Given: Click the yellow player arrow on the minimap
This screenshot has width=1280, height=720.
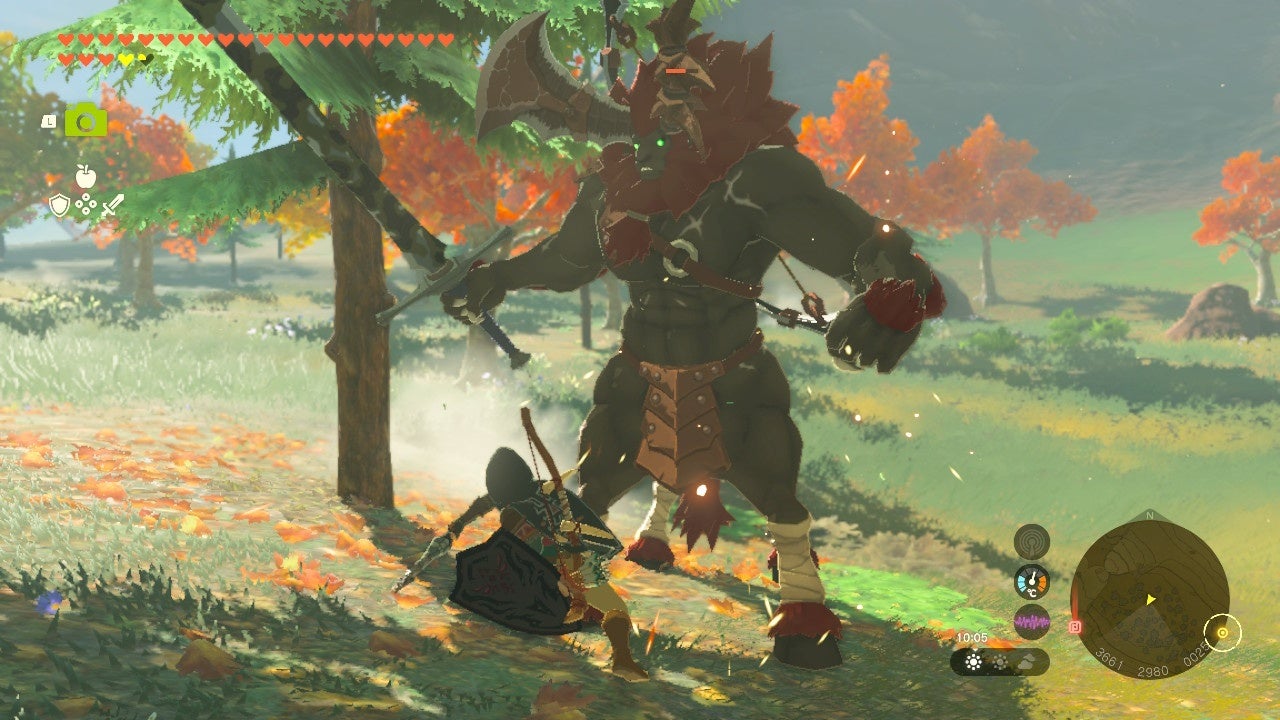Looking at the screenshot, I should click(x=1151, y=599).
